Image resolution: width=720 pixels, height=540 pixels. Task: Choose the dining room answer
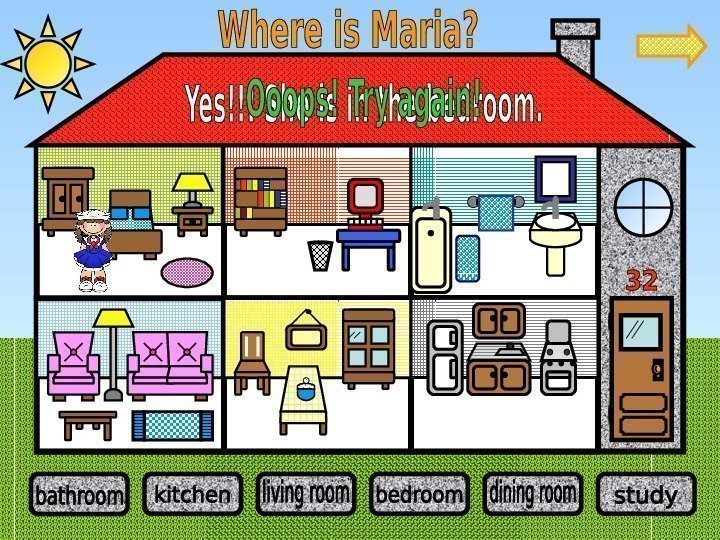(x=533, y=493)
